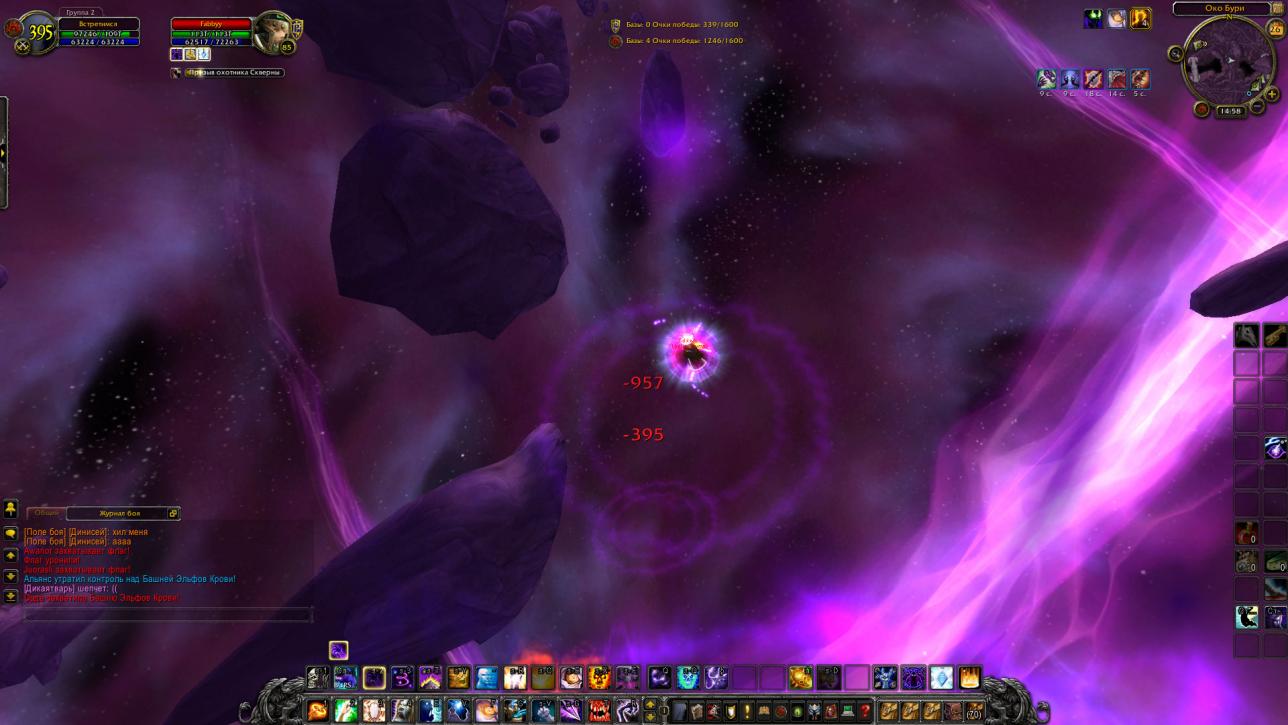The height and width of the screenshot is (725, 1288).
Task: Open the minimap in the top-right corner
Action: click(1228, 63)
